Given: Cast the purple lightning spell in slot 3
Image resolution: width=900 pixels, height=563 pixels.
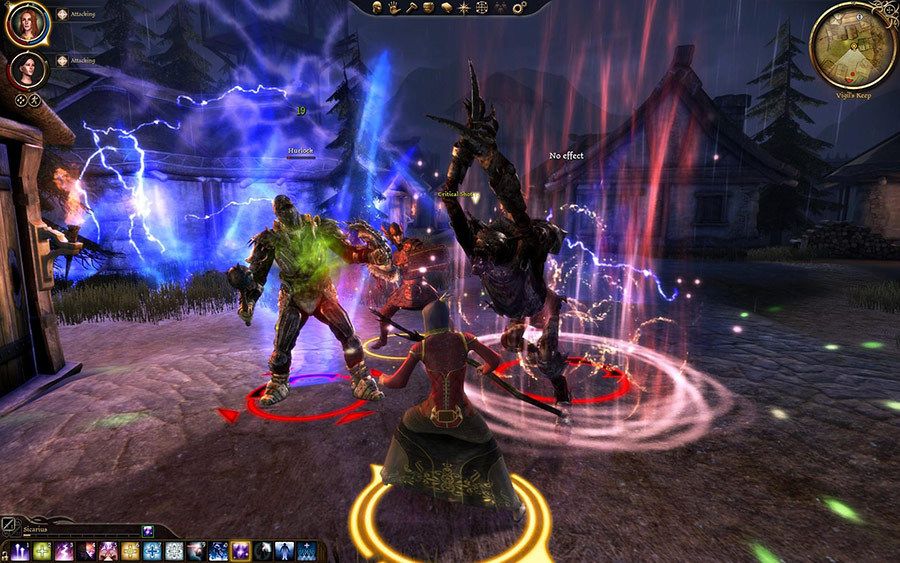Looking at the screenshot, I should [x=65, y=551].
